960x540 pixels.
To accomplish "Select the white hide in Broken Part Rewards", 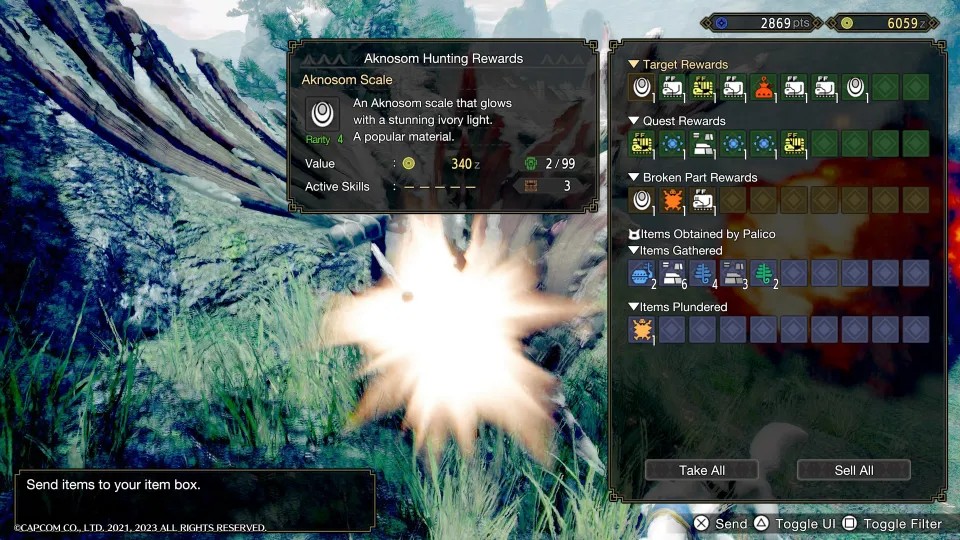I will [702, 200].
